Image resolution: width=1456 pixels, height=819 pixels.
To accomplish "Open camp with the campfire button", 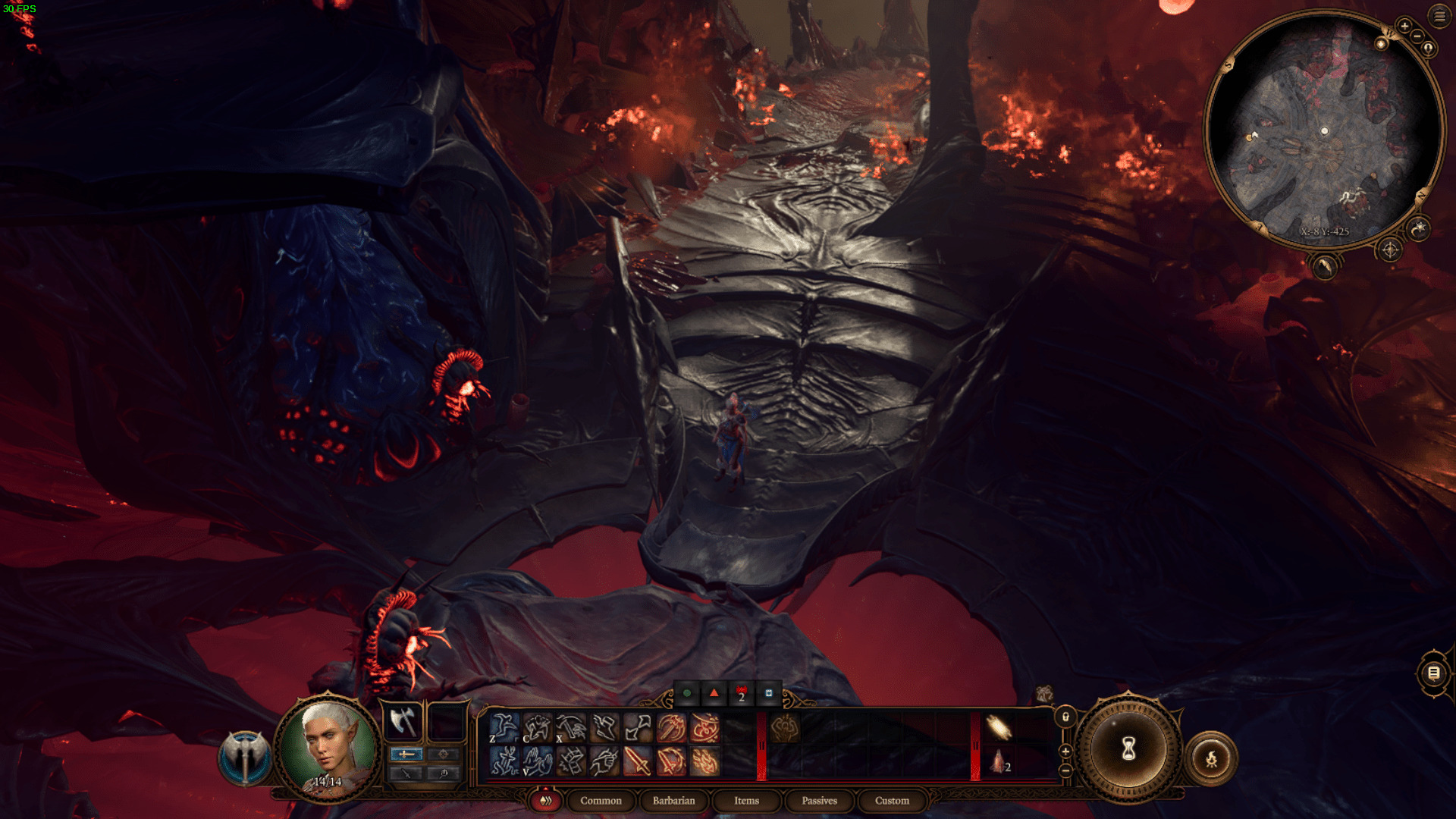I will [1211, 758].
